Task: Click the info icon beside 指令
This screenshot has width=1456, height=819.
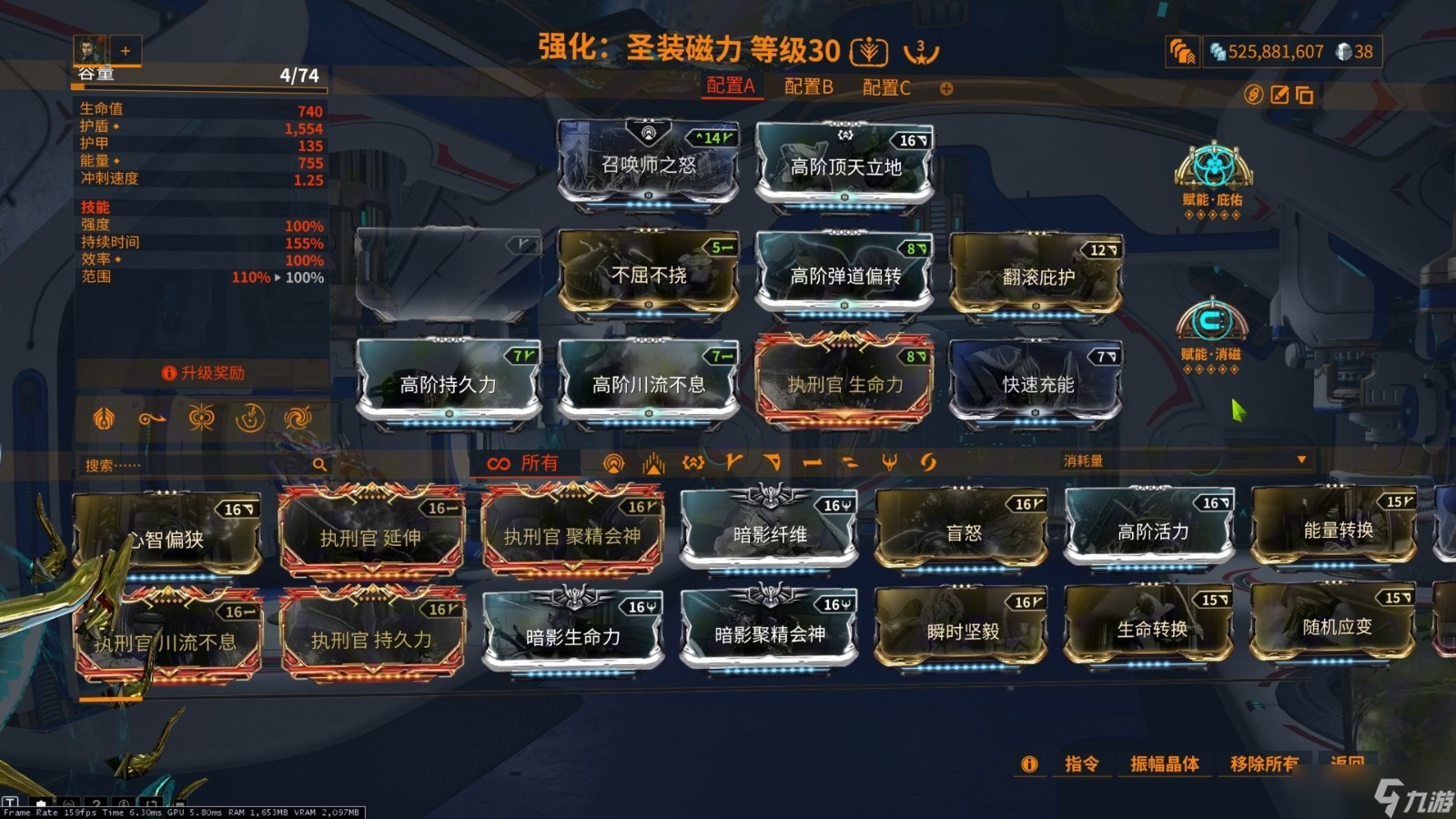Action: 1029,765
